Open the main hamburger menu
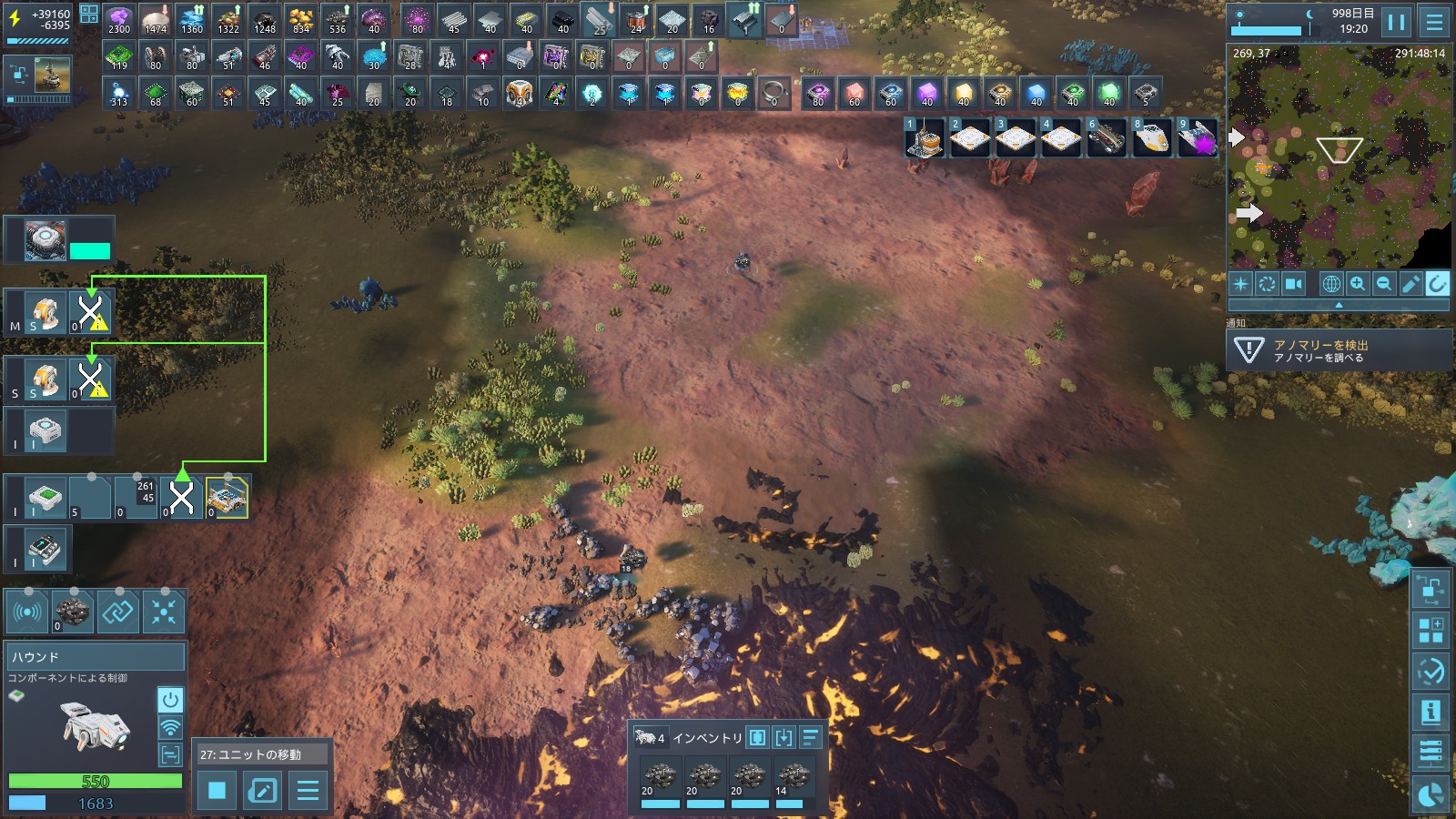Screen dimensions: 1456x819 click(1434, 21)
